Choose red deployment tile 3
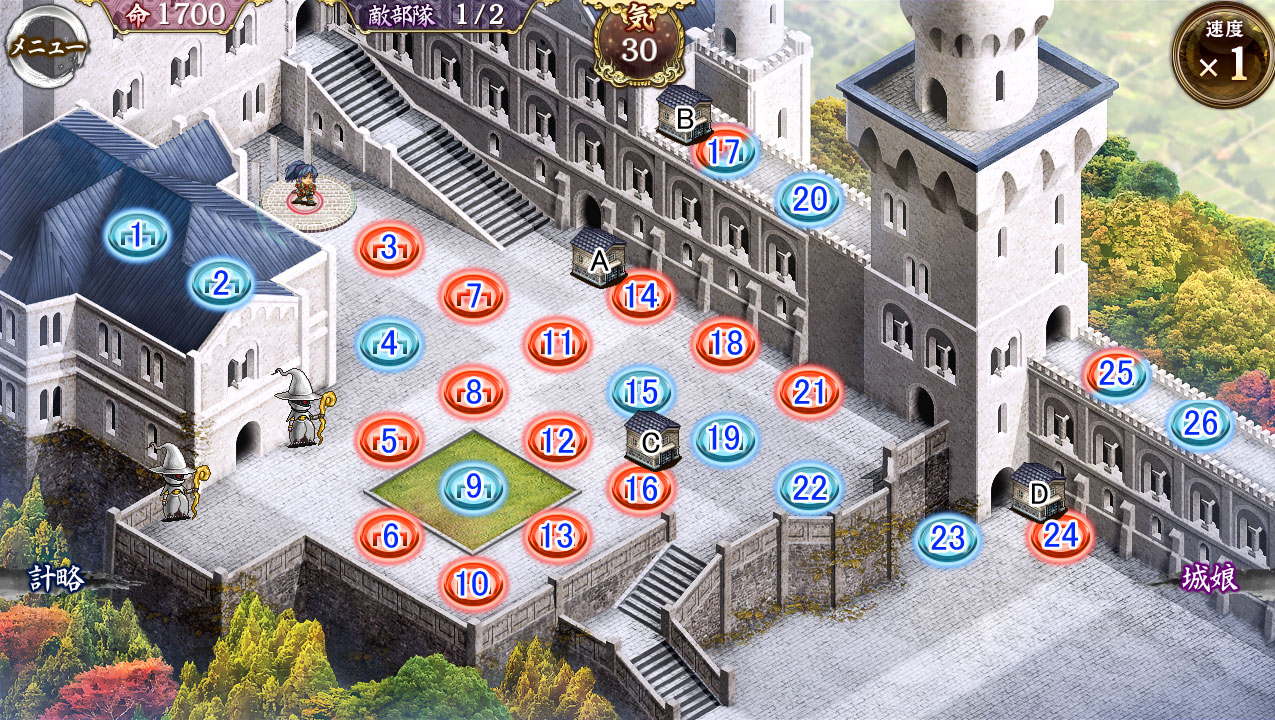 pyautogui.click(x=390, y=247)
